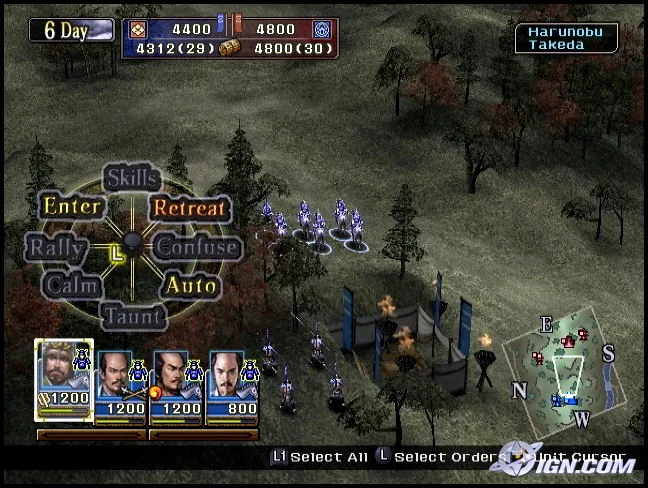The height and width of the screenshot is (488, 648).
Task: Issue the Rally order
Action: click(56, 247)
